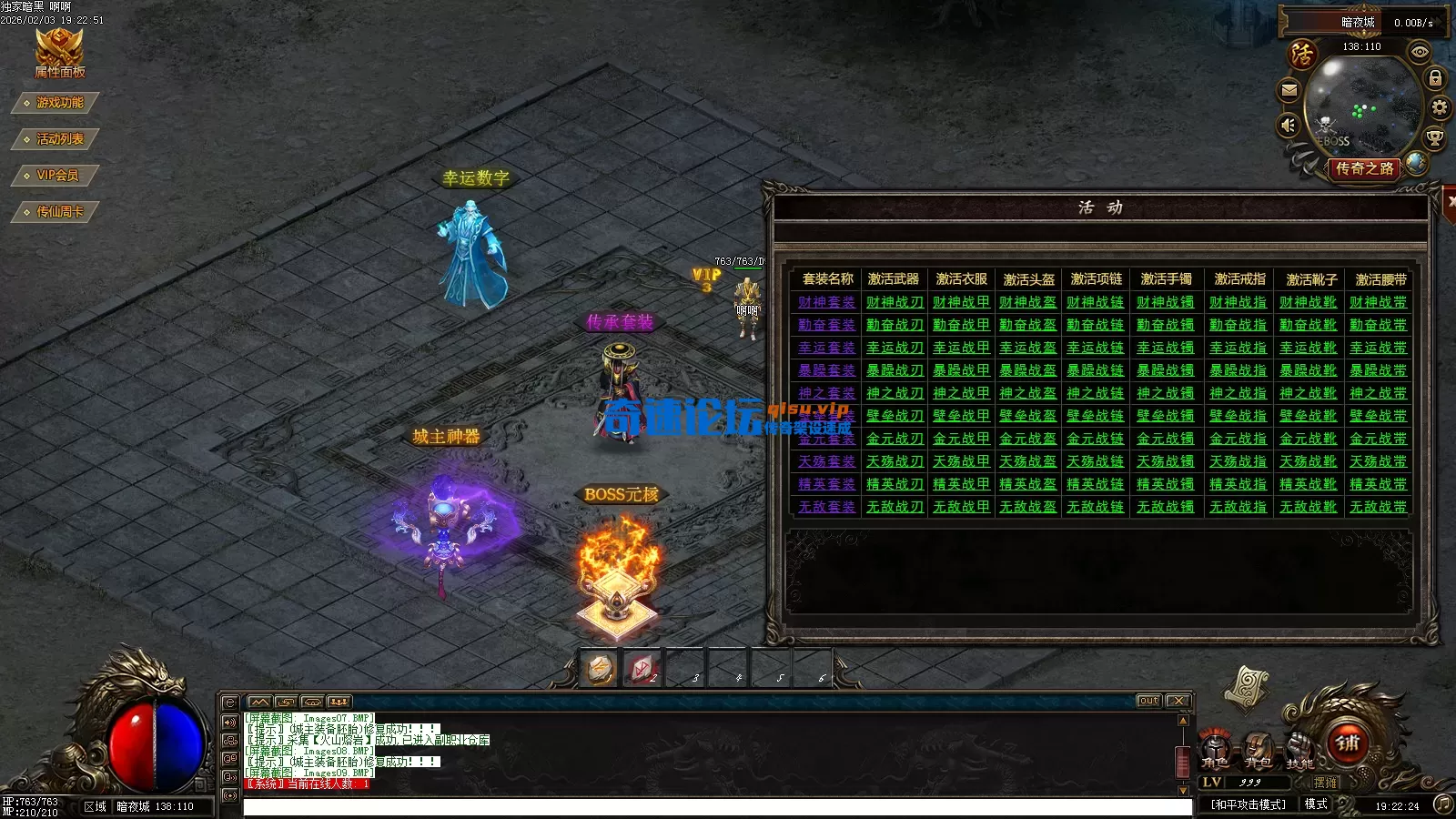
Task: Open the 背包 backpack
Action: [x=1258, y=749]
